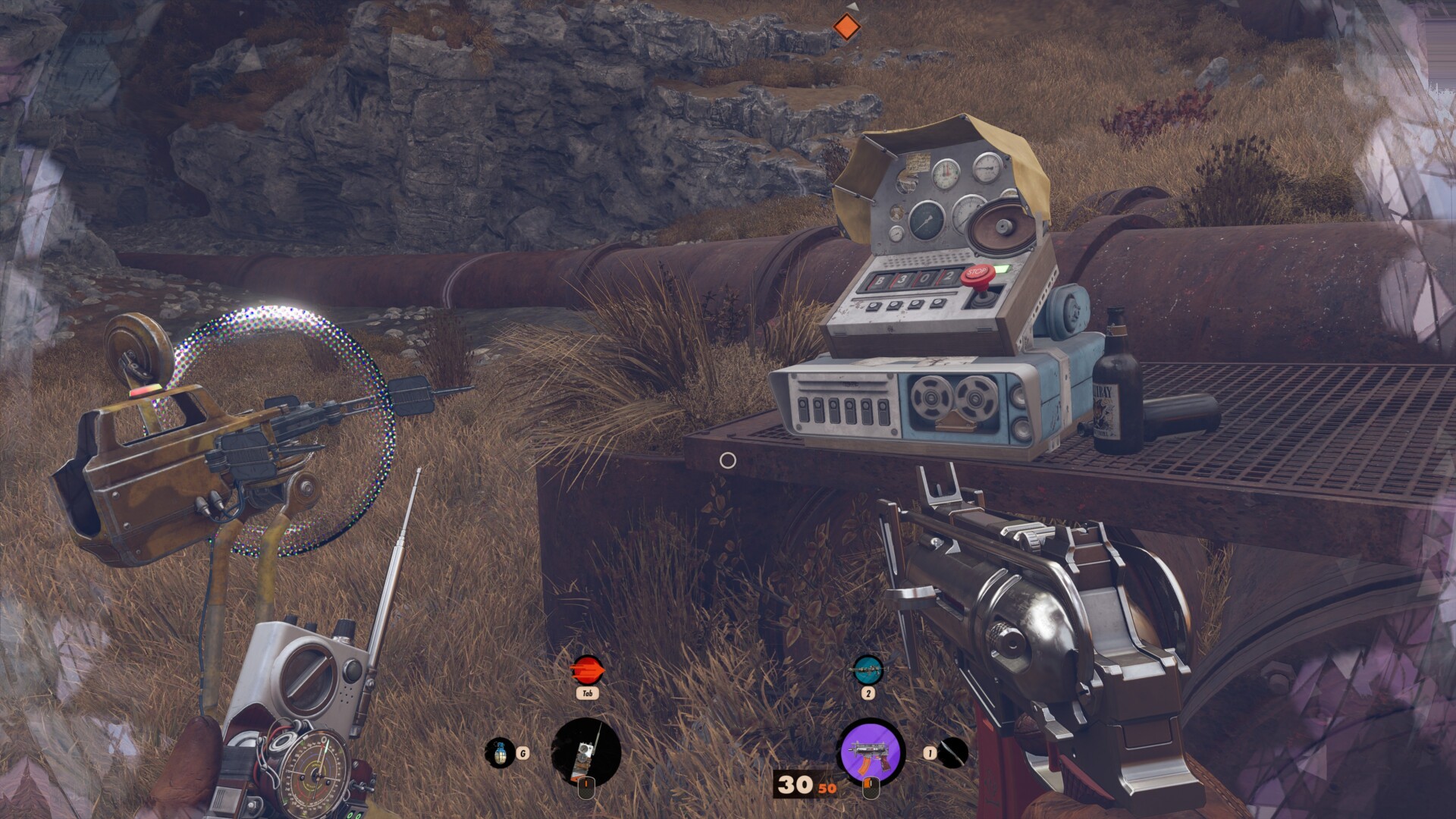Image resolution: width=1456 pixels, height=819 pixels.
Task: Click the orange diamond objective marker
Action: (x=846, y=27)
